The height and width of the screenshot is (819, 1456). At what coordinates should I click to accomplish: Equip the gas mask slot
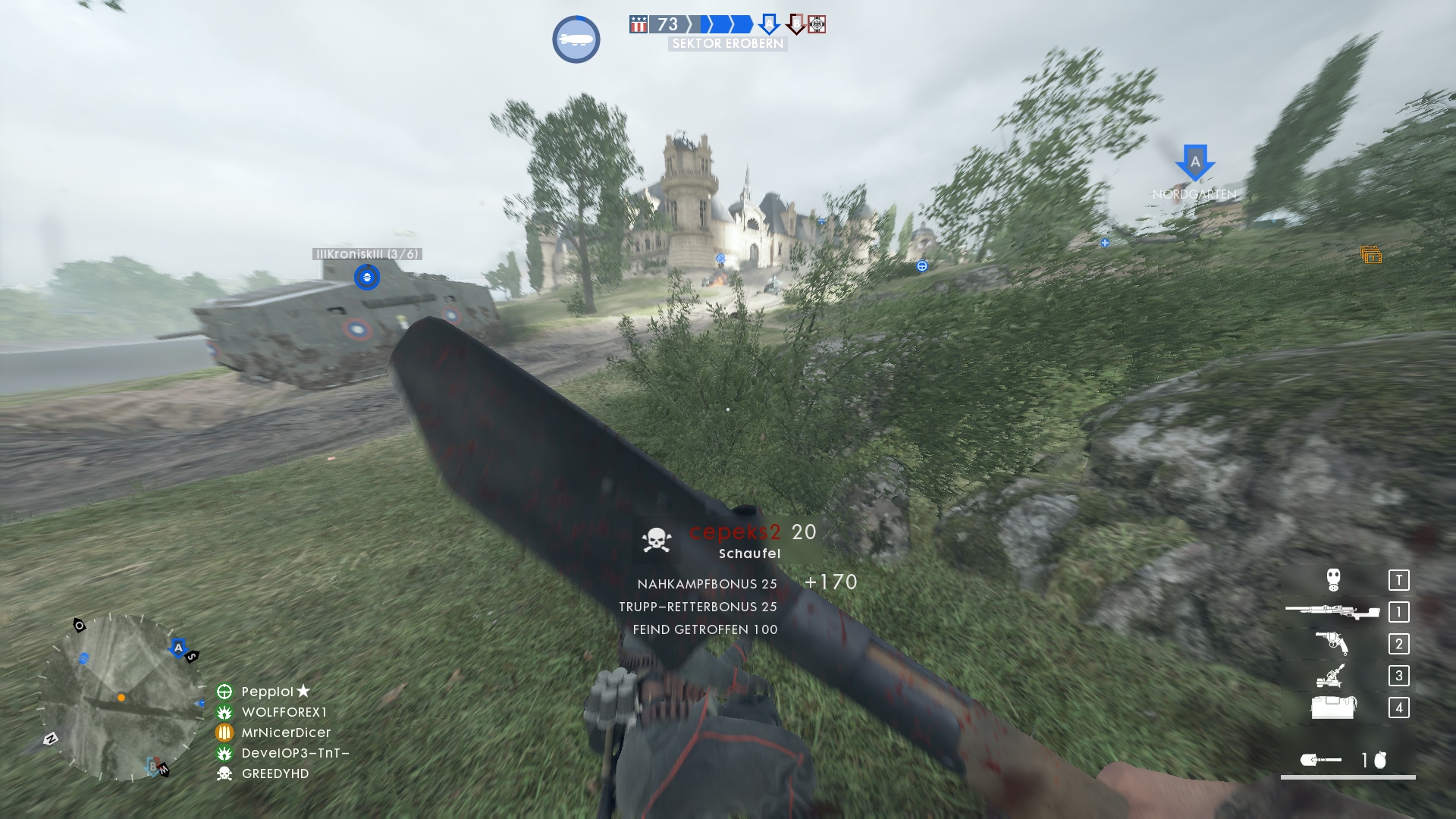click(x=1333, y=580)
